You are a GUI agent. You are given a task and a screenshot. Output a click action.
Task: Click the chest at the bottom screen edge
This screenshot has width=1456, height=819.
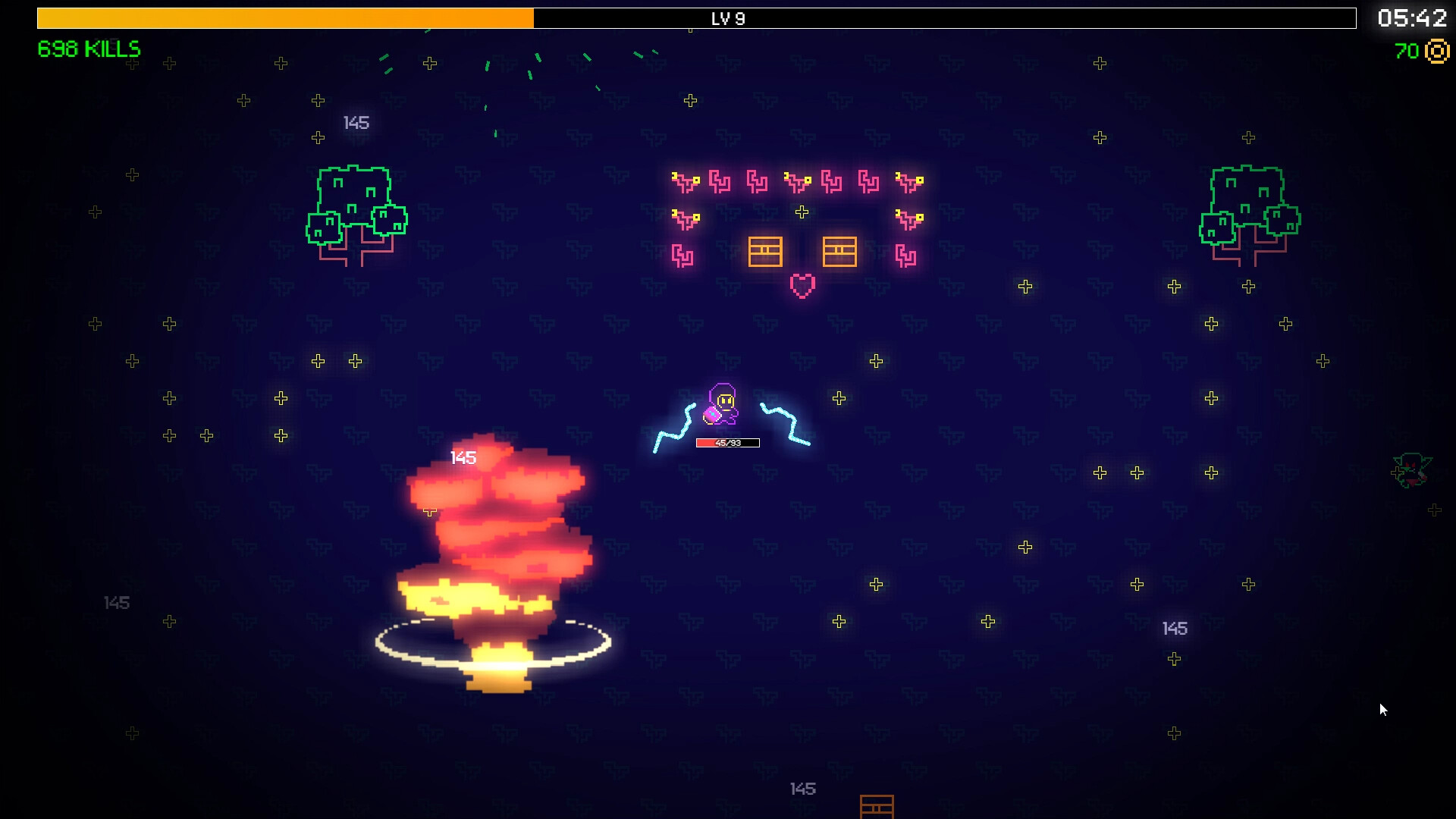pos(877,808)
